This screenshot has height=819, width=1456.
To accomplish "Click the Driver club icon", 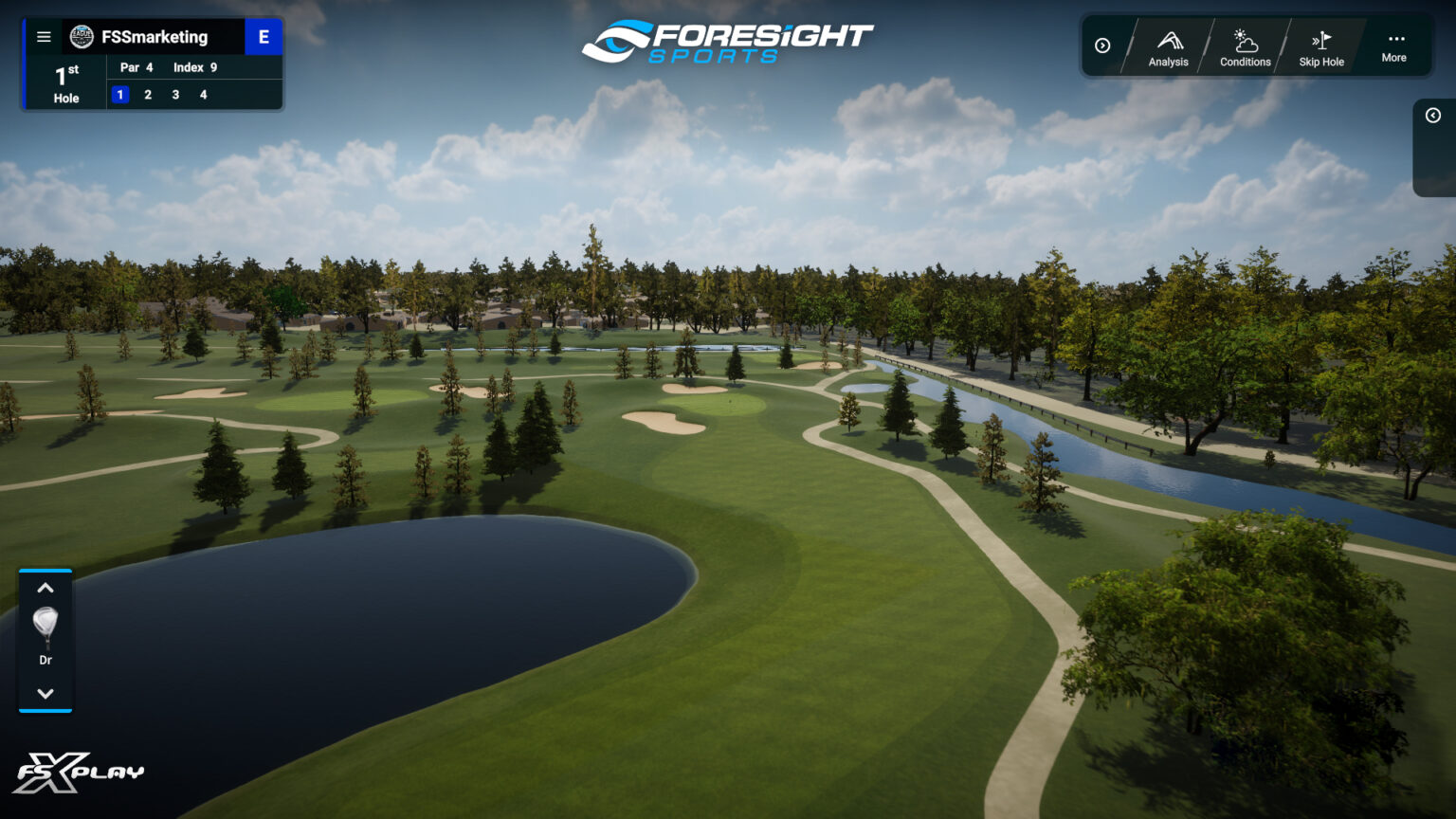I will (45, 630).
